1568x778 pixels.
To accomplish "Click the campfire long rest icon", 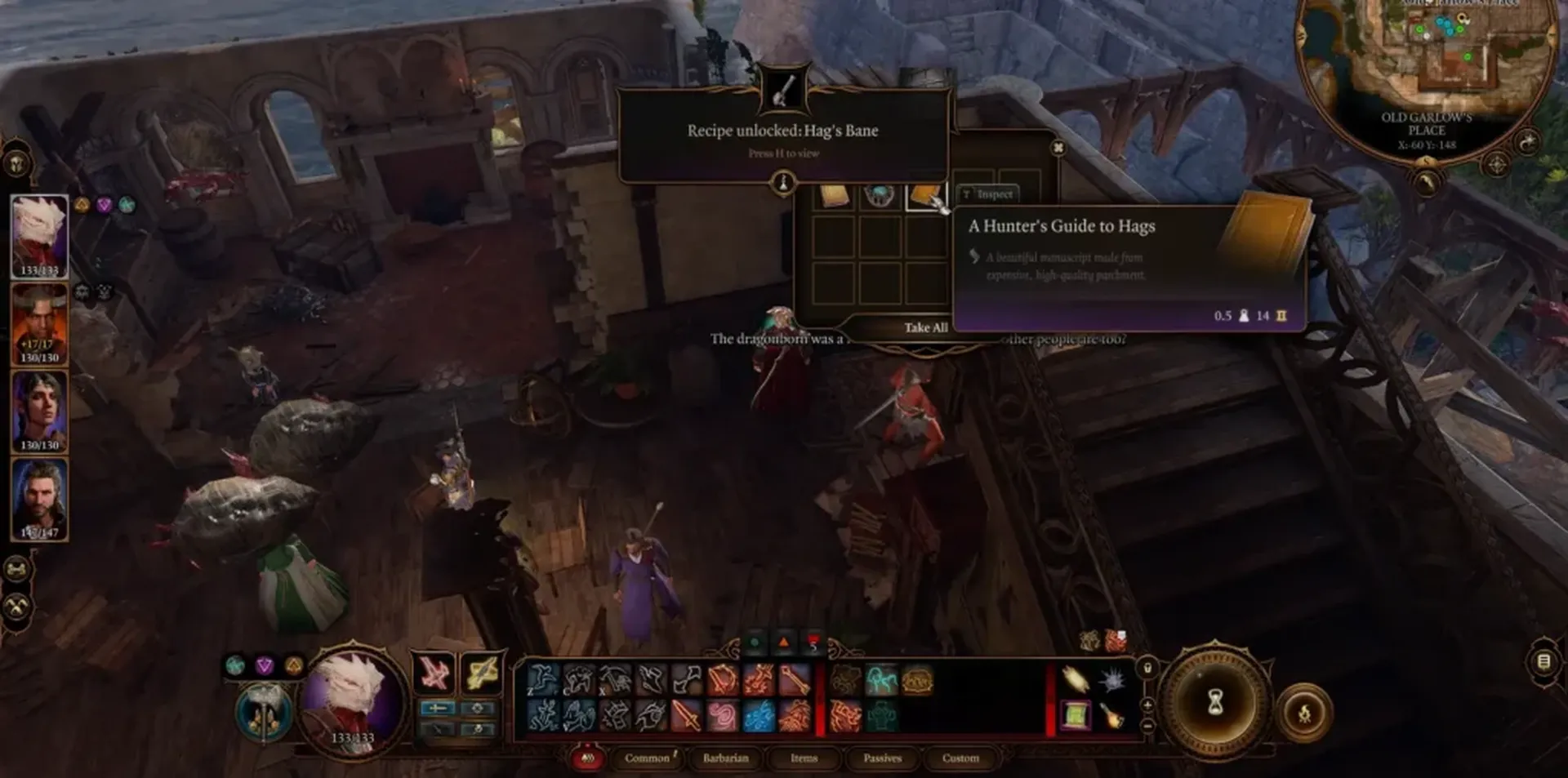I will [x=1306, y=712].
